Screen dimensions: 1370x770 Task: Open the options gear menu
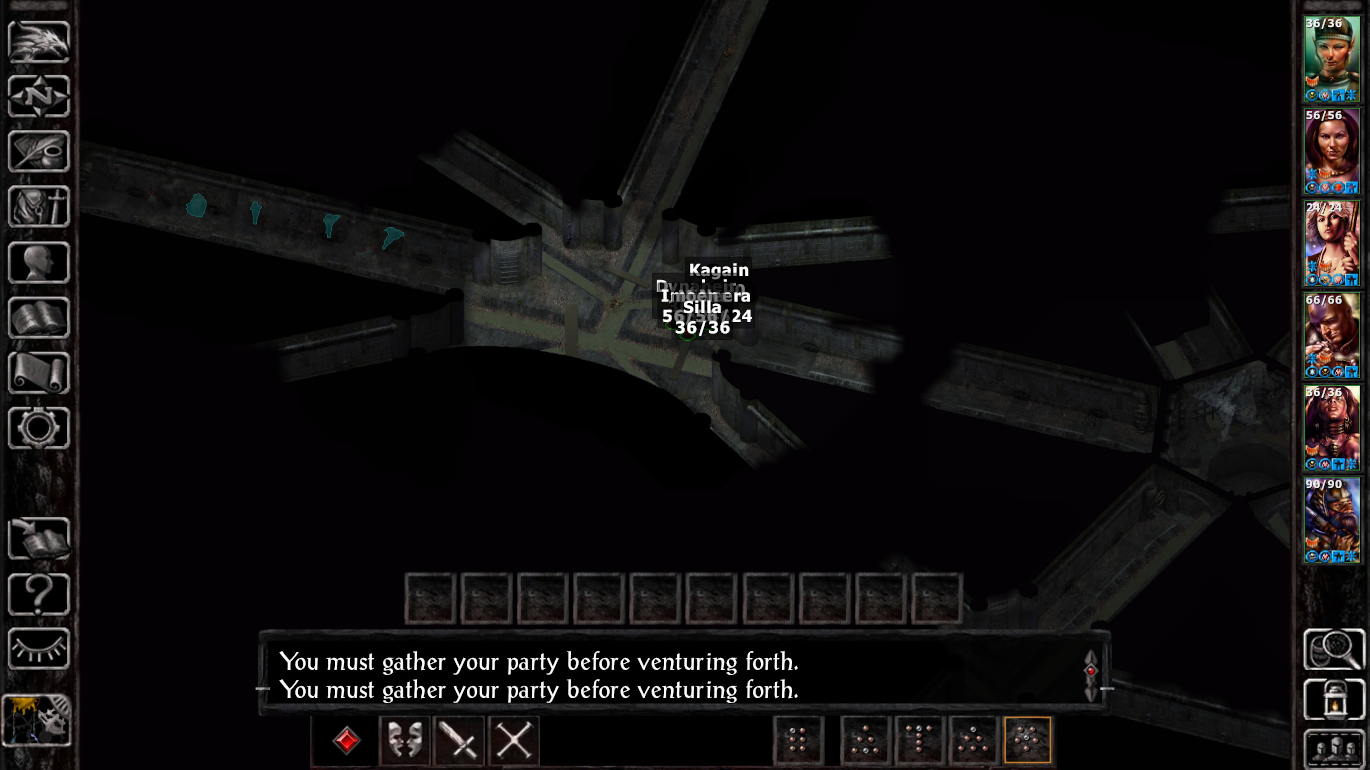coord(39,428)
